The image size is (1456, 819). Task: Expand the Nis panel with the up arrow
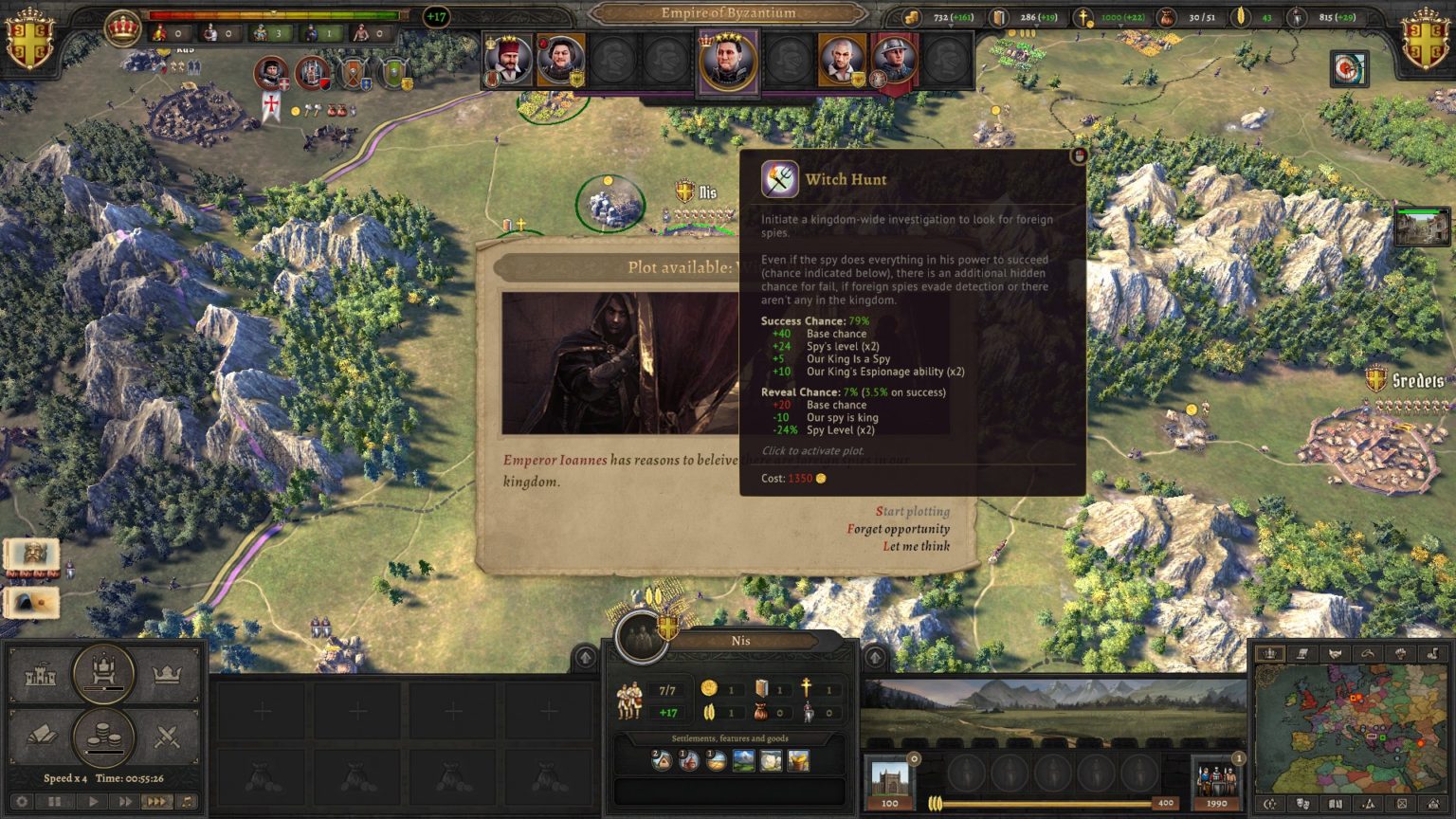click(x=585, y=656)
